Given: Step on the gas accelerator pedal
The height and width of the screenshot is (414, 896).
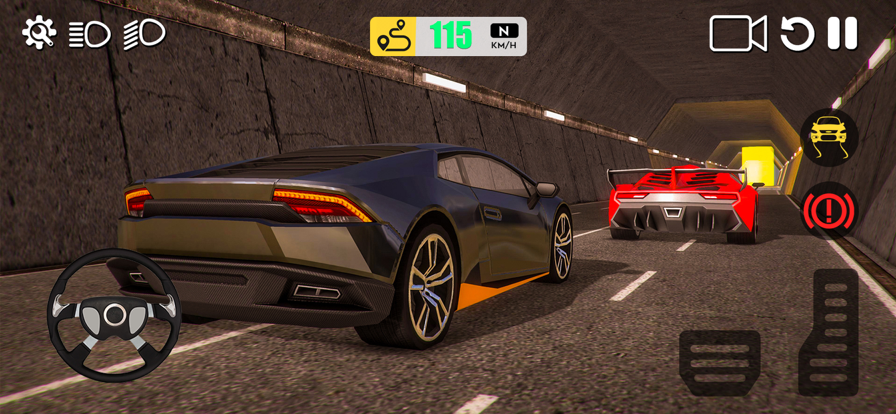Looking at the screenshot, I should click(x=828, y=332).
